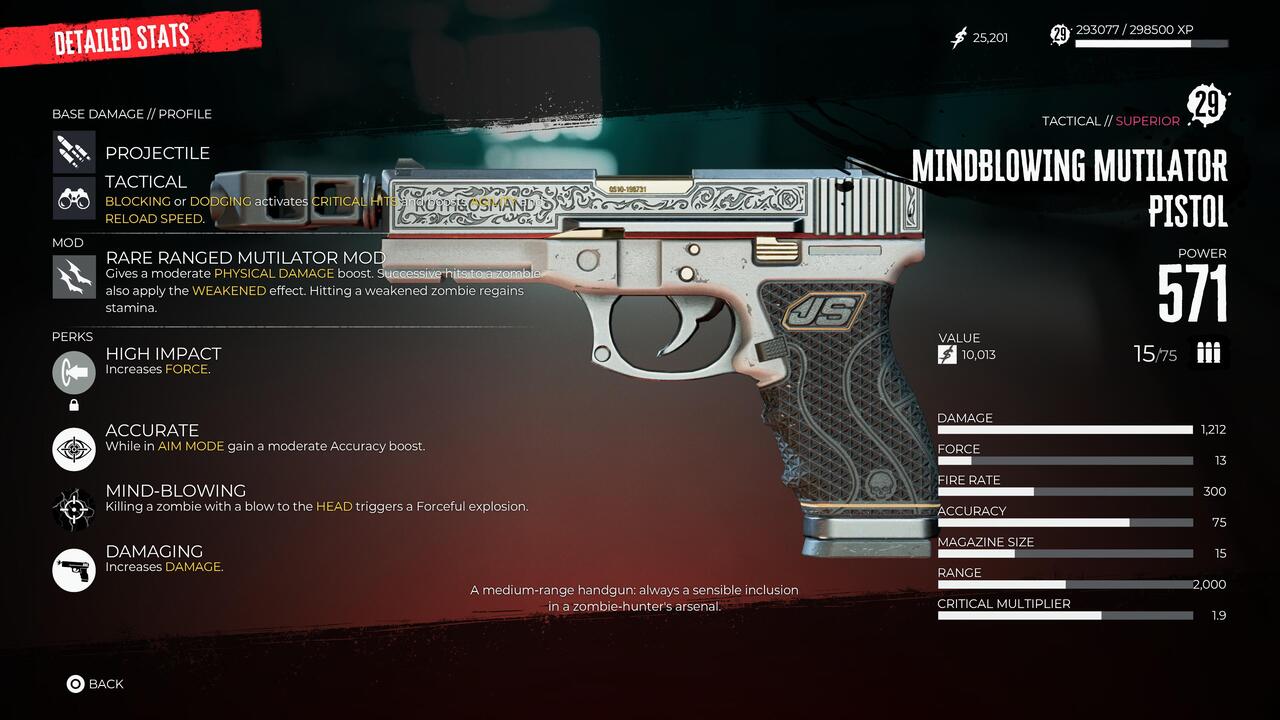Open the Rare Ranged Mutilator Mod icon

(72, 275)
